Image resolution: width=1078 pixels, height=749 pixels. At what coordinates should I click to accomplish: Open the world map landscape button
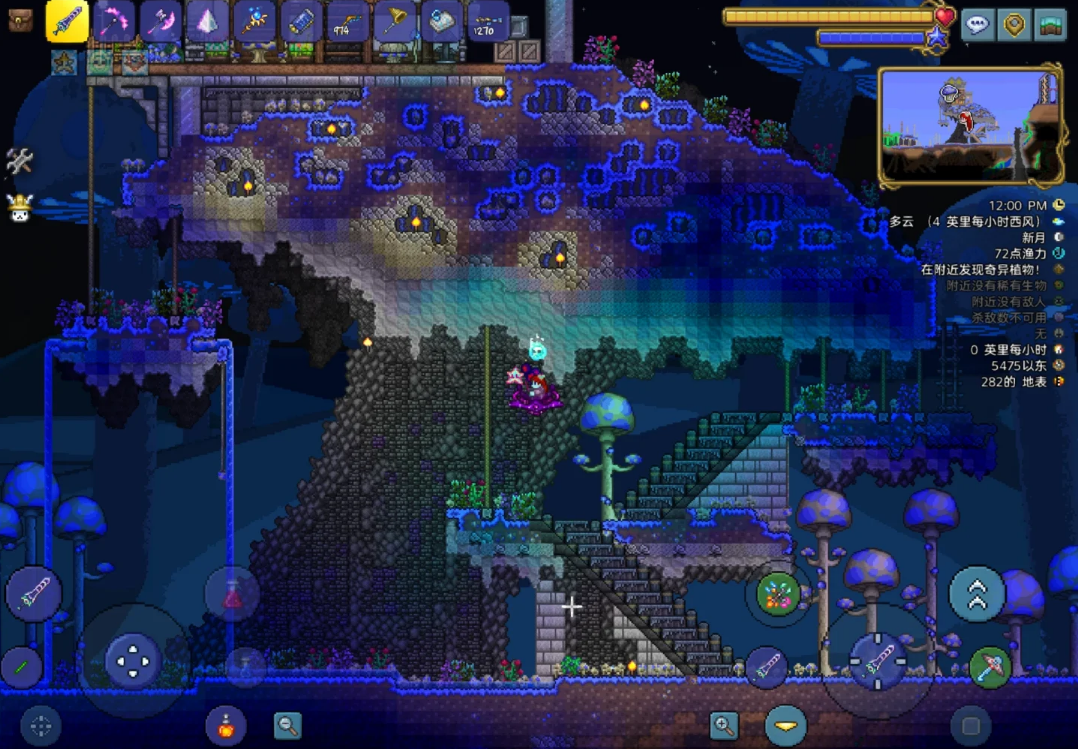[1050, 24]
